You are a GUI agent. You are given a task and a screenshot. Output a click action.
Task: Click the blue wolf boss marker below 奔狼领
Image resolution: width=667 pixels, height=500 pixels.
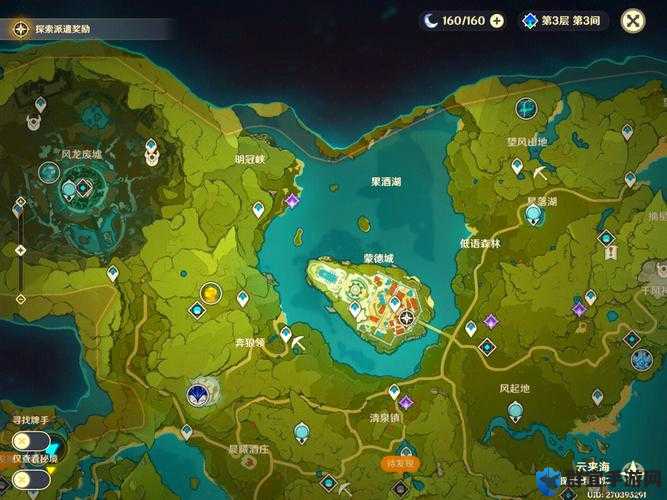coord(198,394)
